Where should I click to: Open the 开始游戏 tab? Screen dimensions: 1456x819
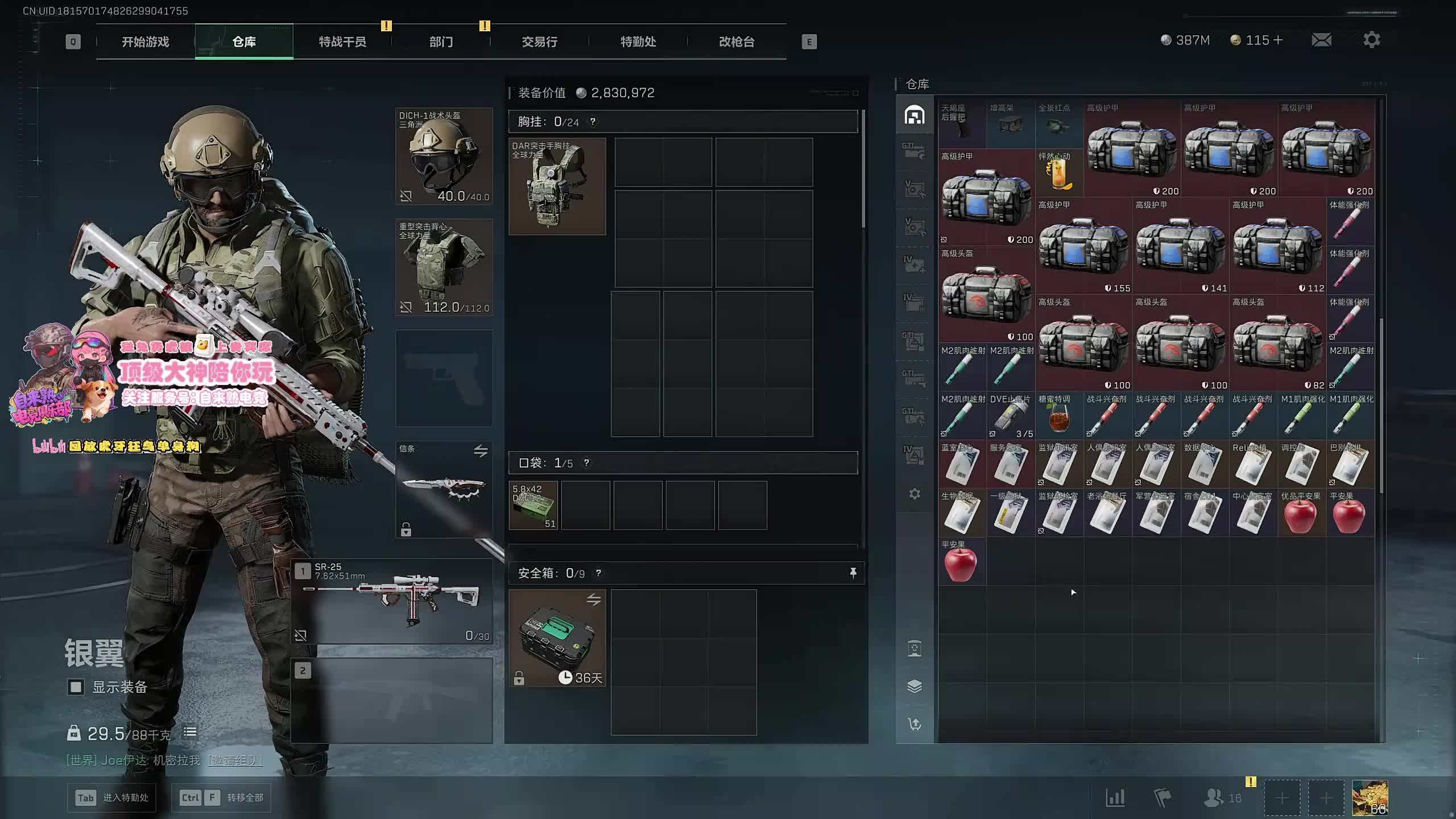tap(146, 42)
